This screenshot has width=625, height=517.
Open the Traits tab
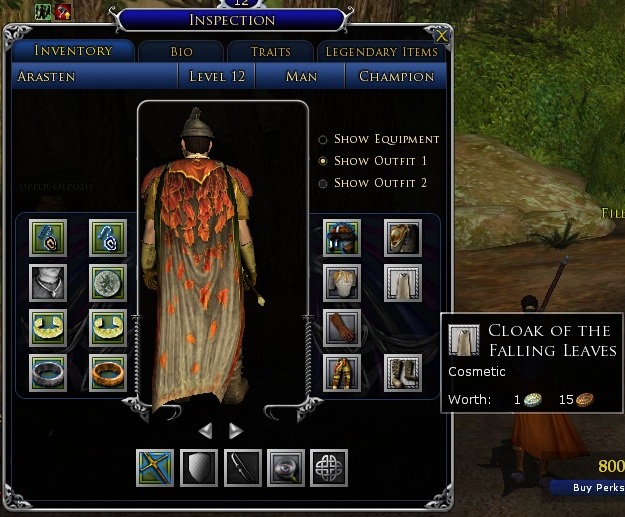[268, 51]
